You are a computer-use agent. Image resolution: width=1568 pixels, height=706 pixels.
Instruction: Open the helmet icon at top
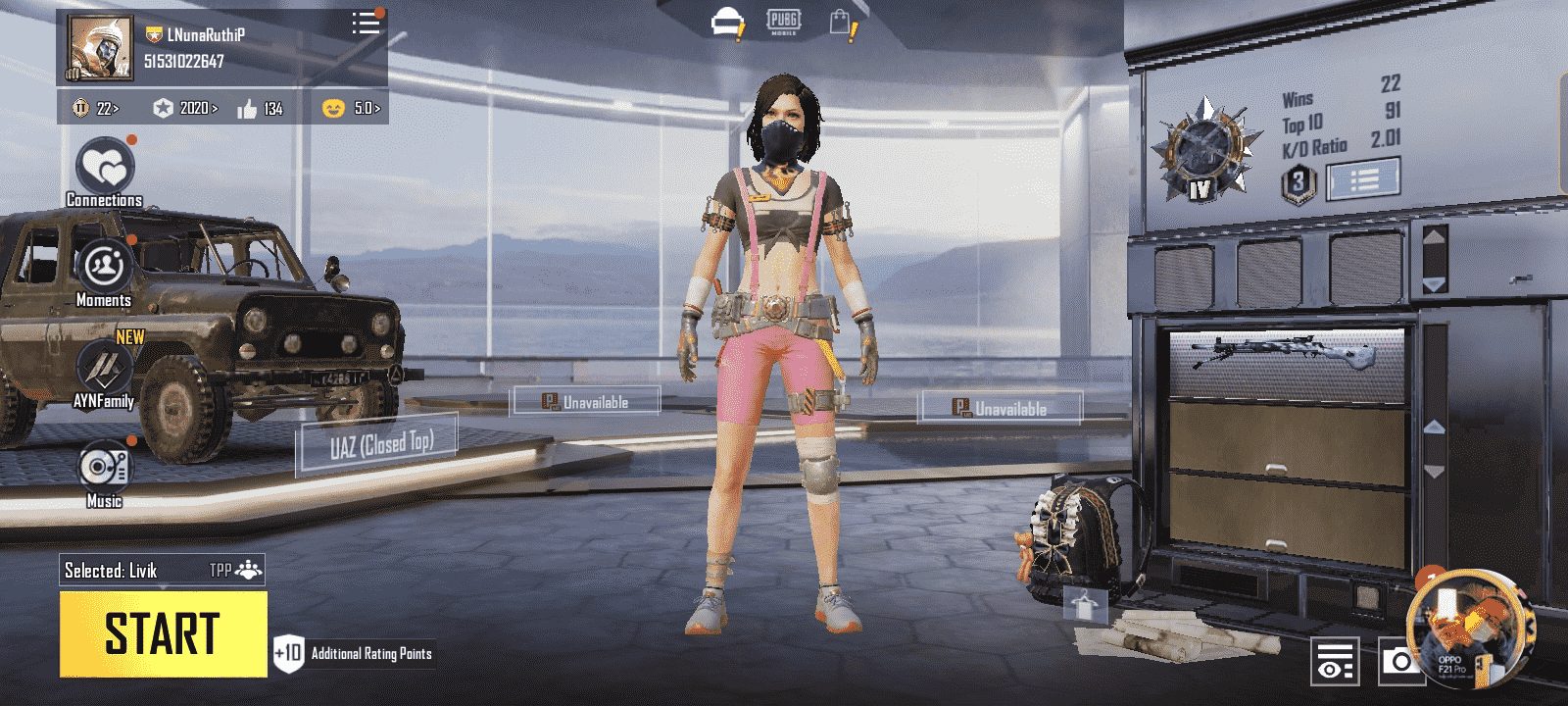(727, 23)
